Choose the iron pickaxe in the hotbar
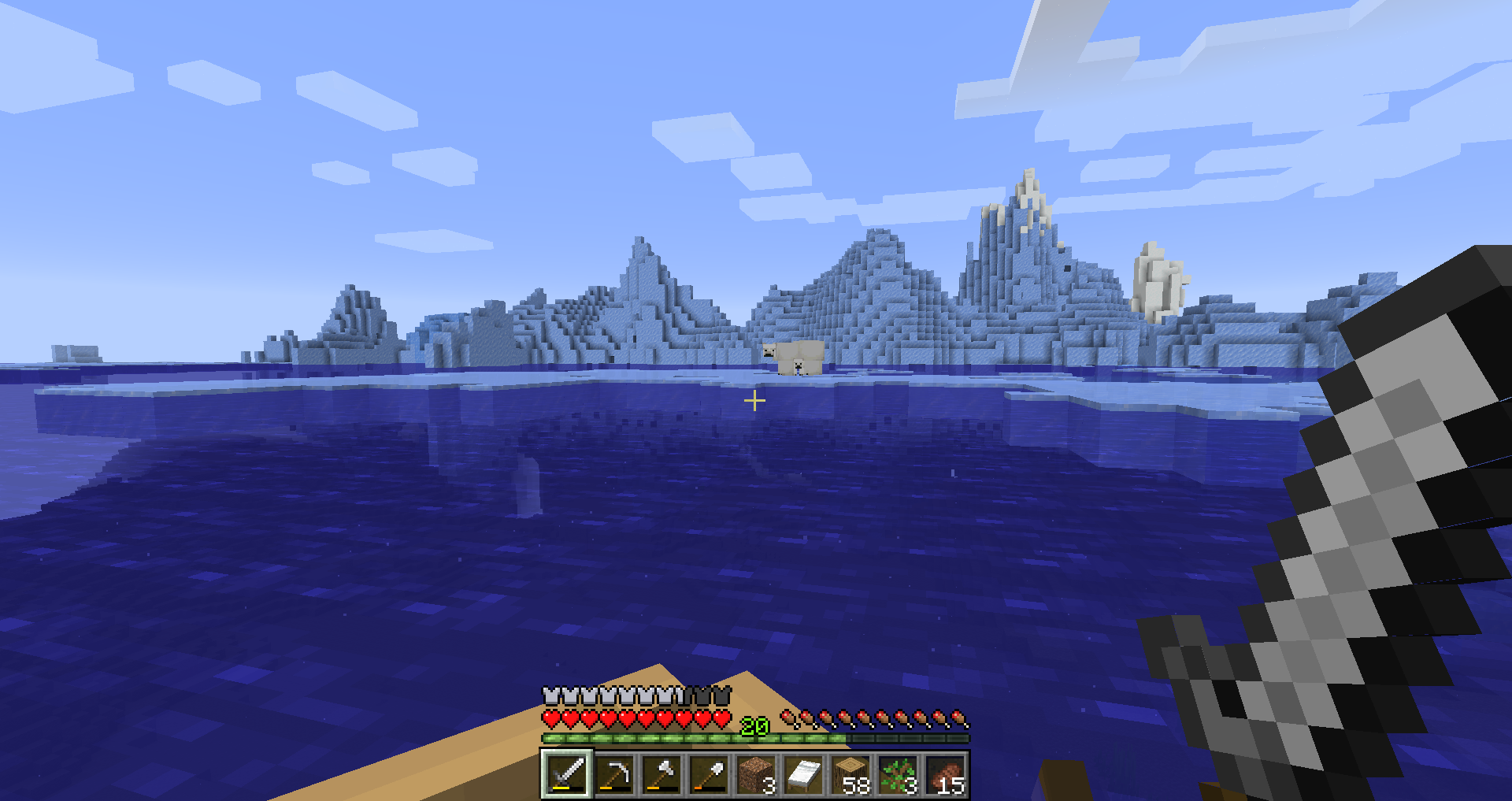The image size is (1512, 801). (613, 774)
